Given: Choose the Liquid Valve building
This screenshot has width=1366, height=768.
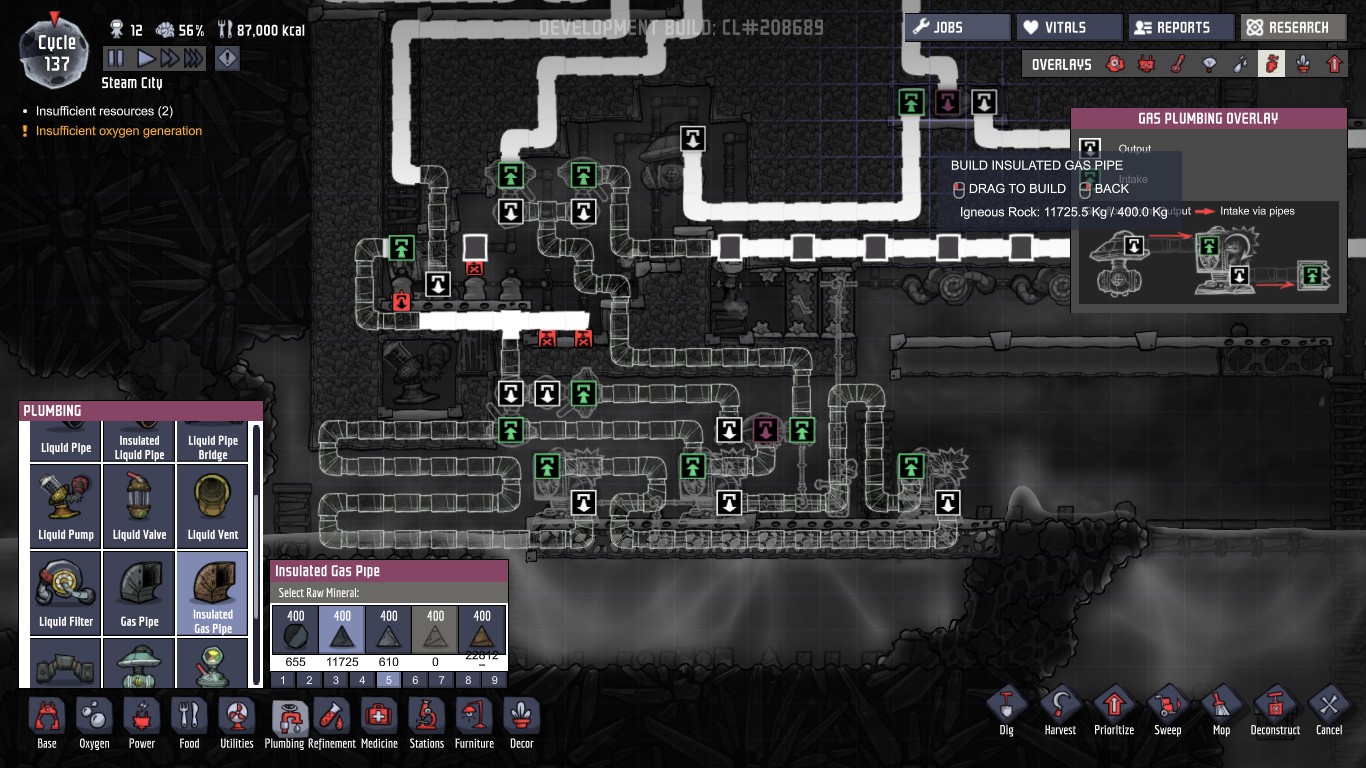Looking at the screenshot, I should tap(140, 506).
